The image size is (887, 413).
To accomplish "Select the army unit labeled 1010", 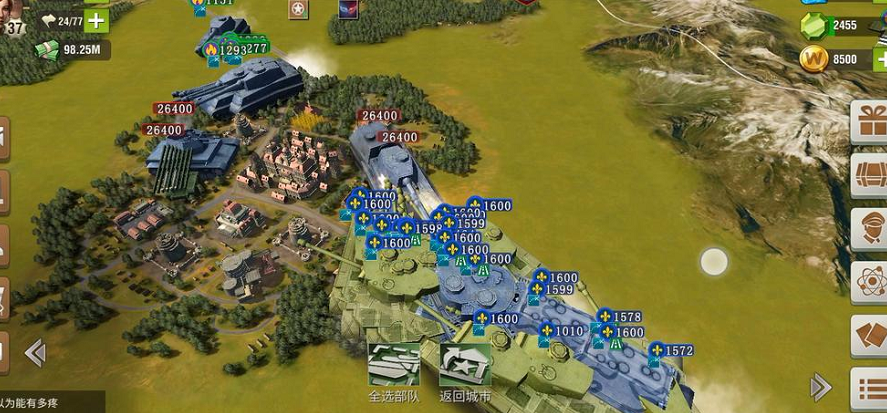I will (568, 331).
